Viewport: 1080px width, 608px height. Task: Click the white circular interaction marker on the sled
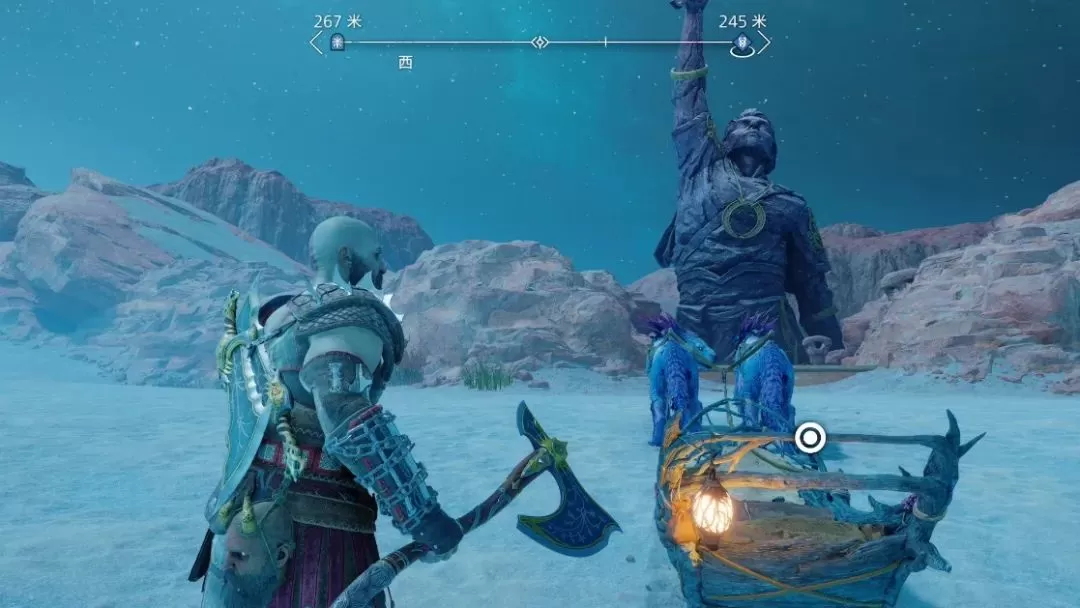810,436
